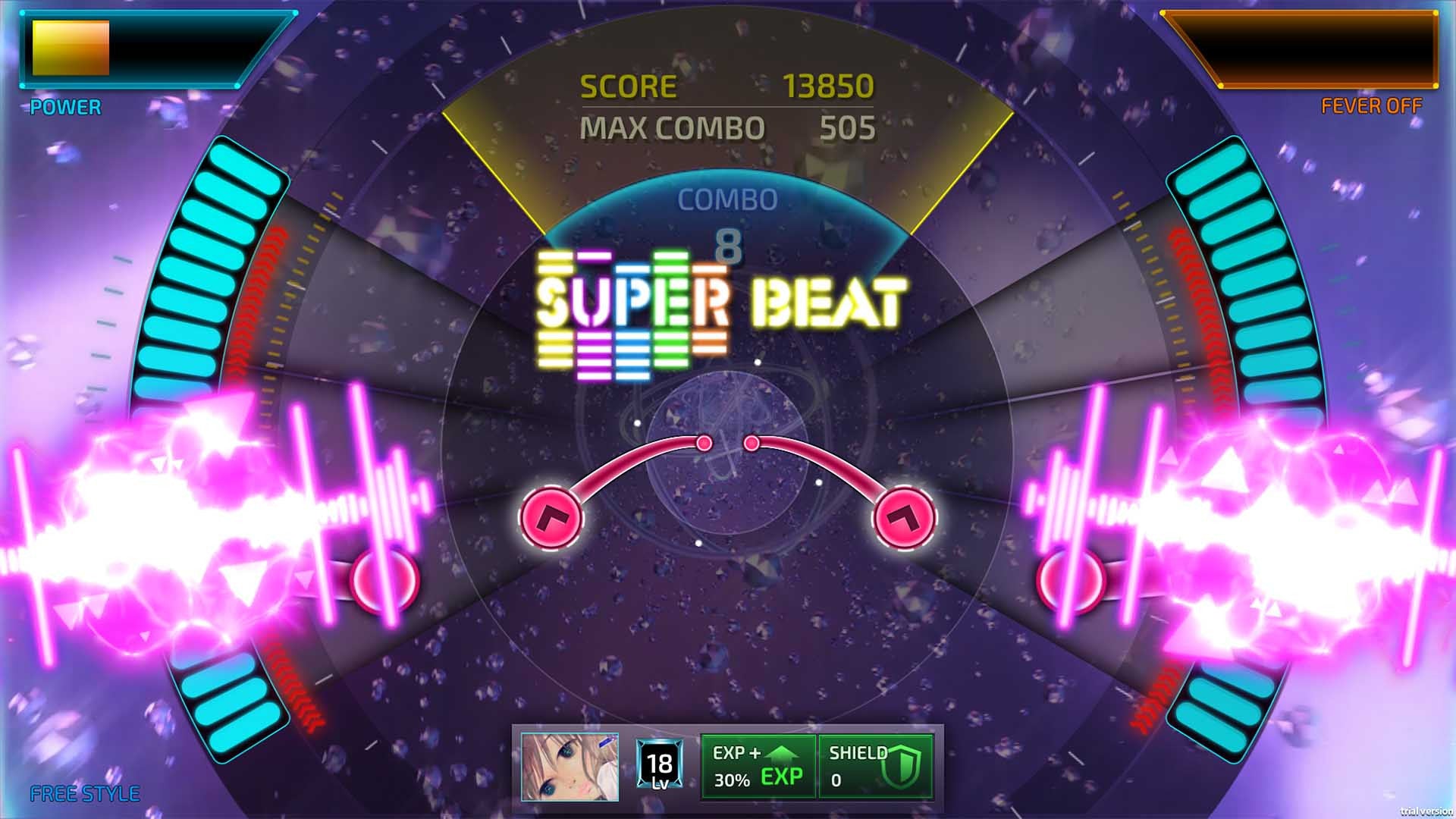
Task: Toggle FEVER OFF to activate fever mode
Action: pos(1370,108)
